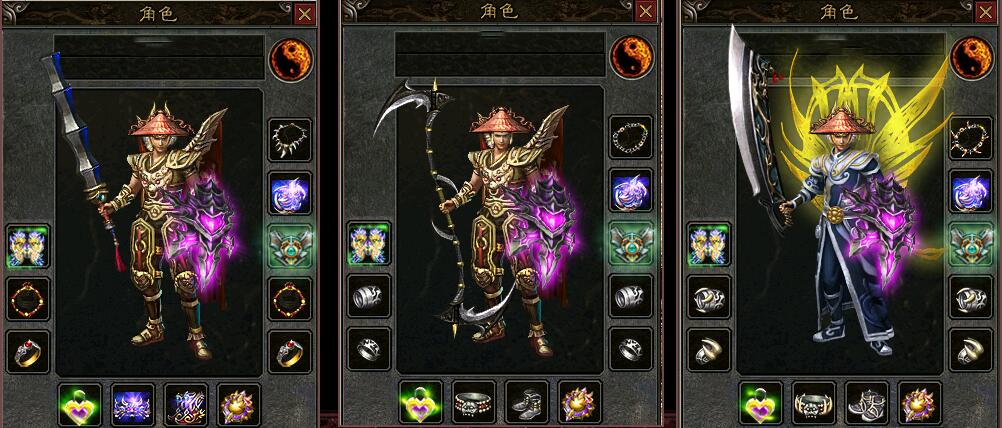Select the blue glowing rune item slot
The width and height of the screenshot is (1002, 428).
coord(186,403)
